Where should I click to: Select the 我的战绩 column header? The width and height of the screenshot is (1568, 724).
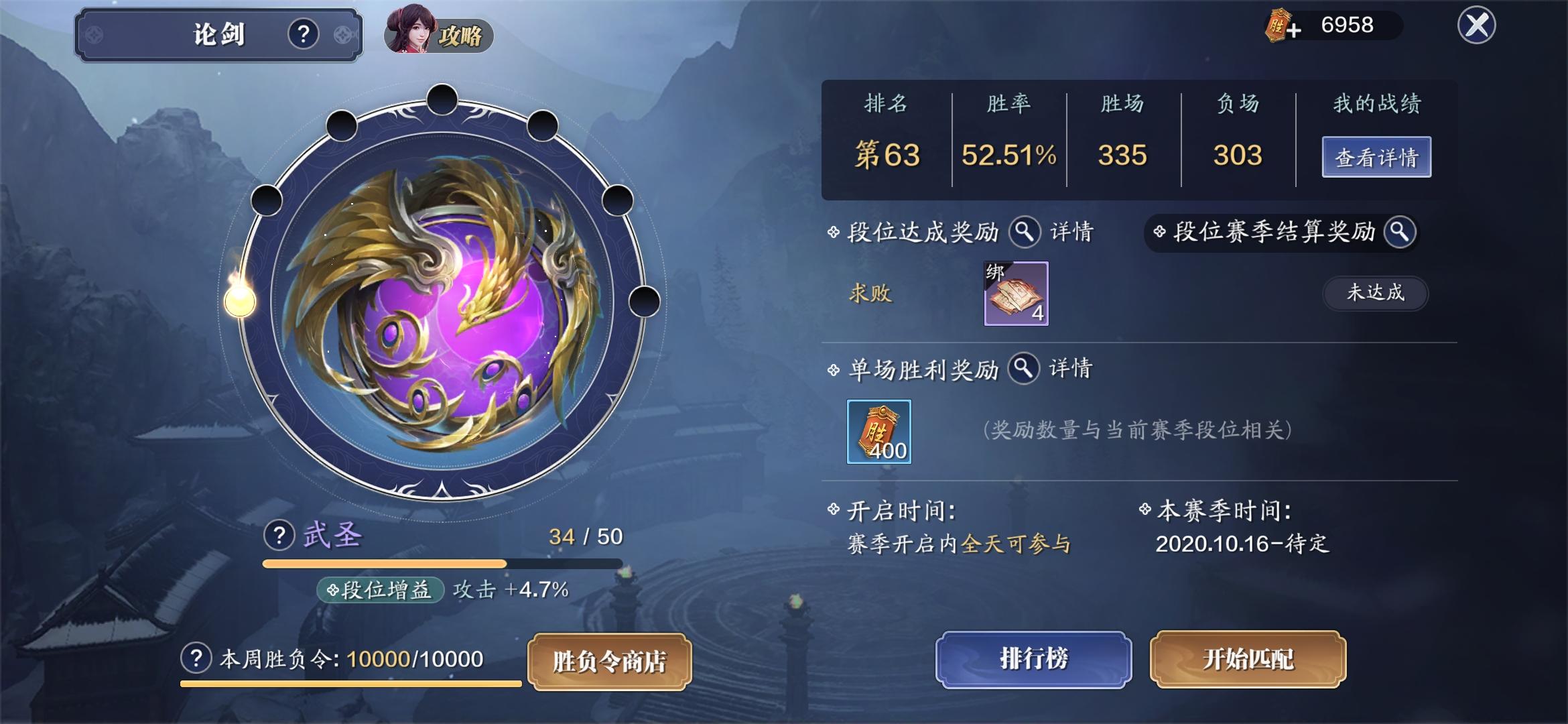(x=1377, y=103)
